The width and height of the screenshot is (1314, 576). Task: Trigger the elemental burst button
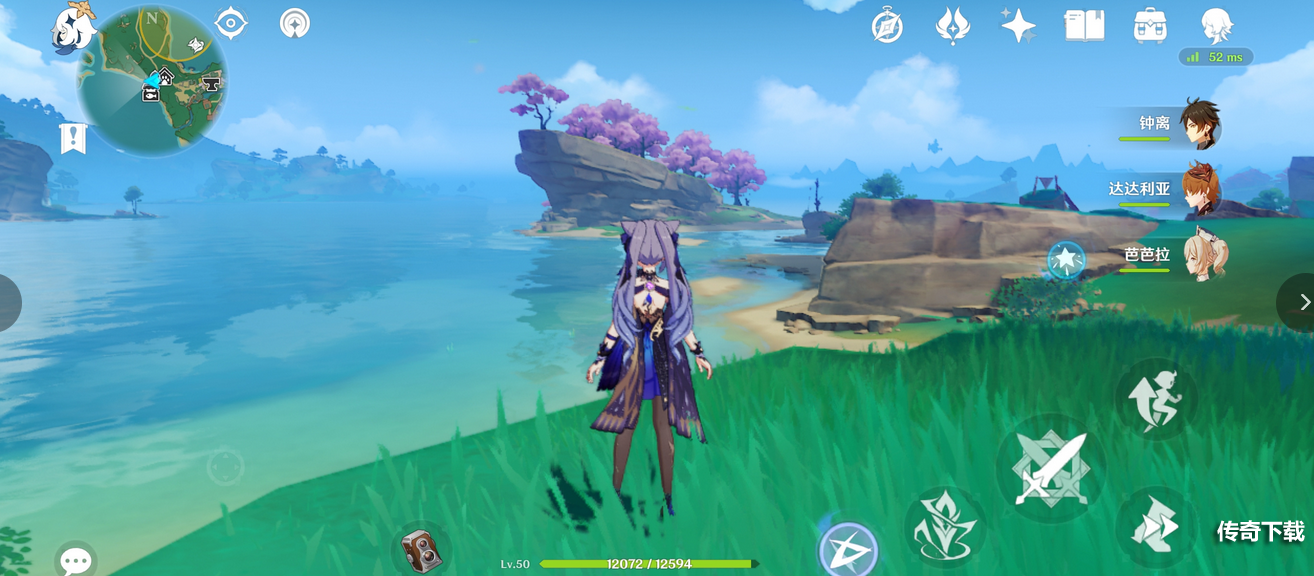848,548
